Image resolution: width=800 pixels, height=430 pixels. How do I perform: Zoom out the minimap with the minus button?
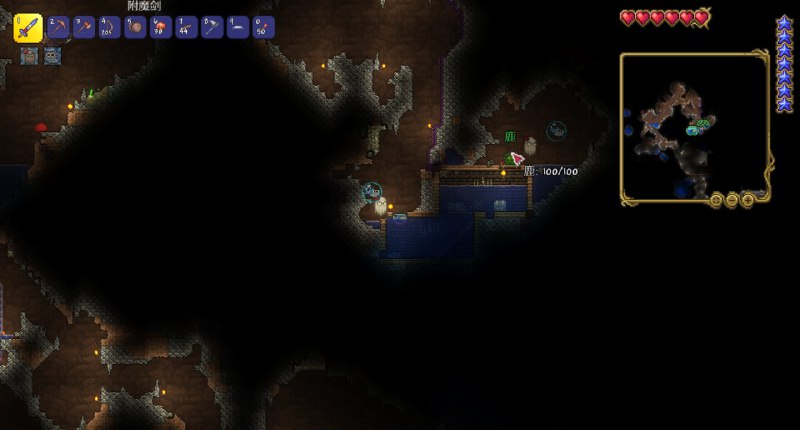732,200
